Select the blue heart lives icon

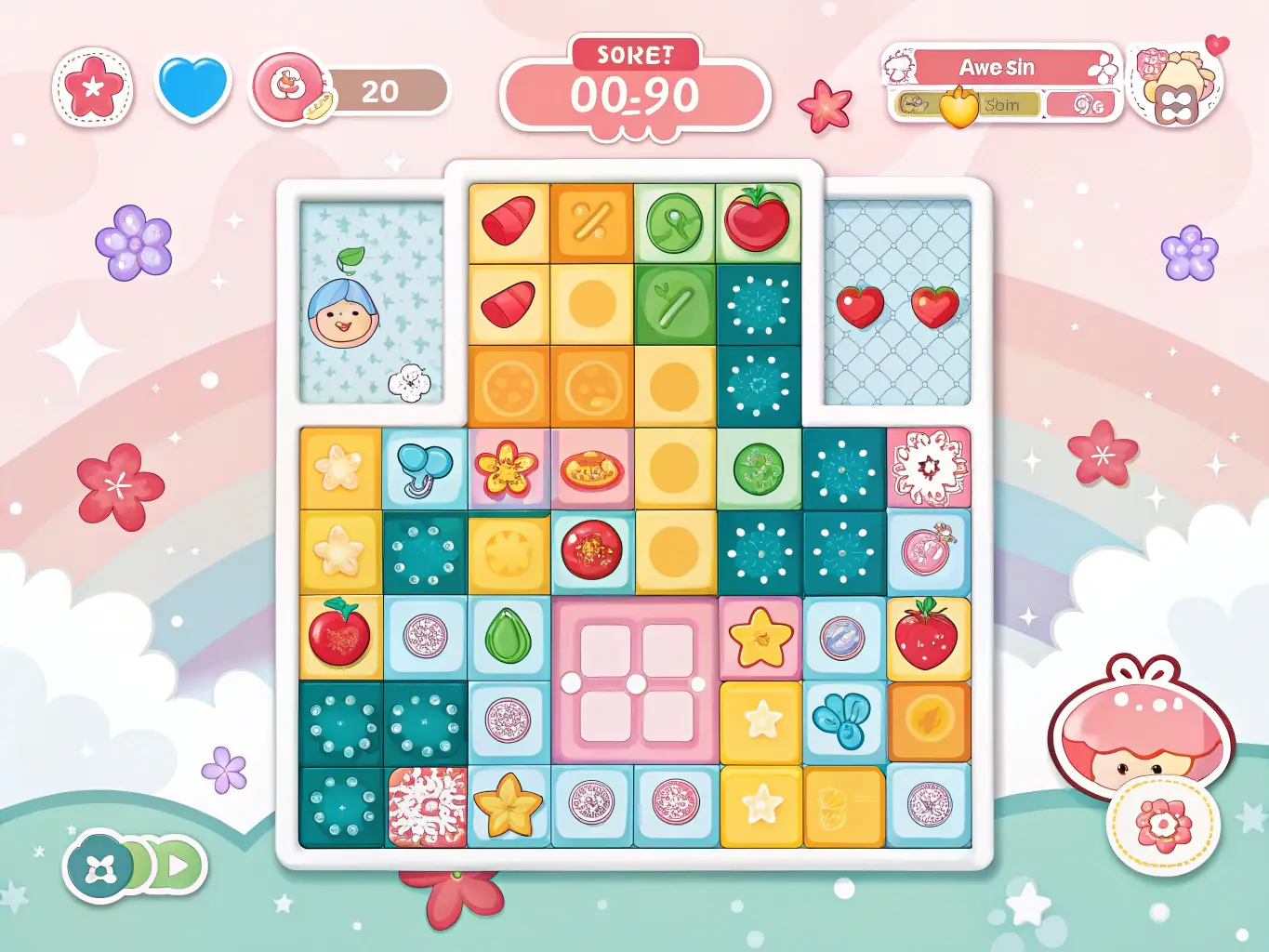[193, 86]
